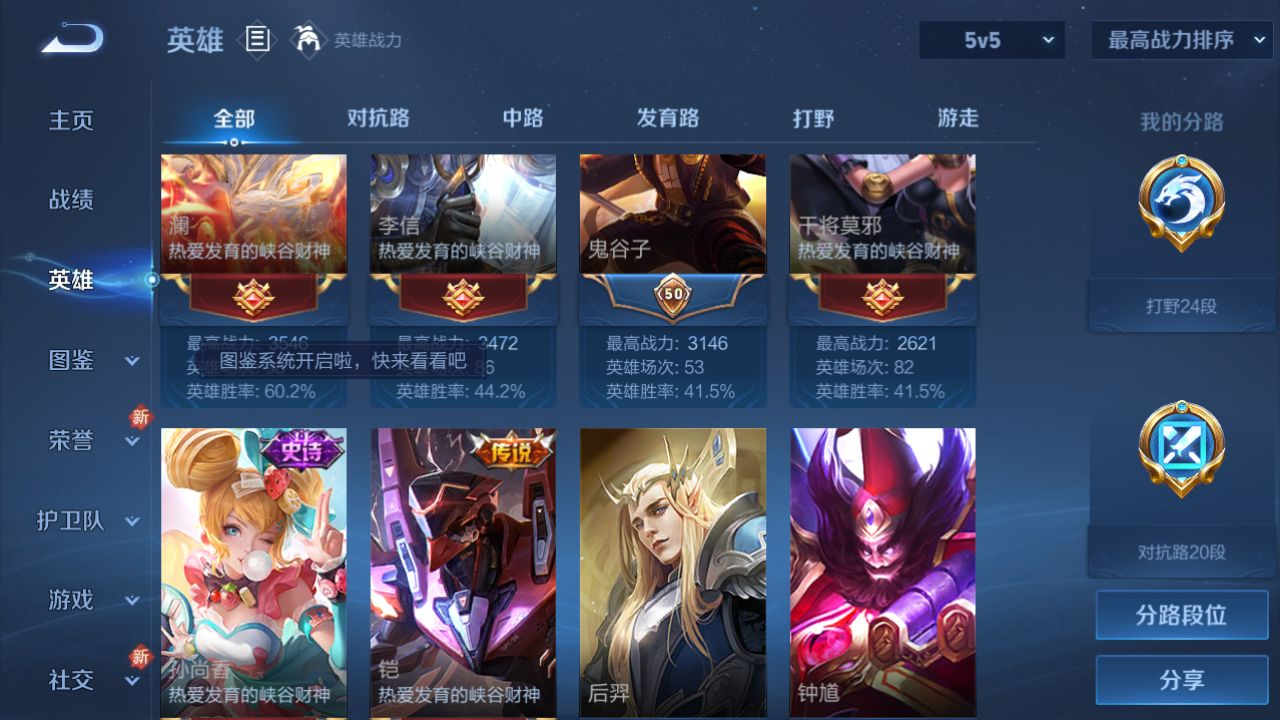The width and height of the screenshot is (1280, 720).
Task: Expand the 护卫队 menu entry
Action: coord(88,520)
